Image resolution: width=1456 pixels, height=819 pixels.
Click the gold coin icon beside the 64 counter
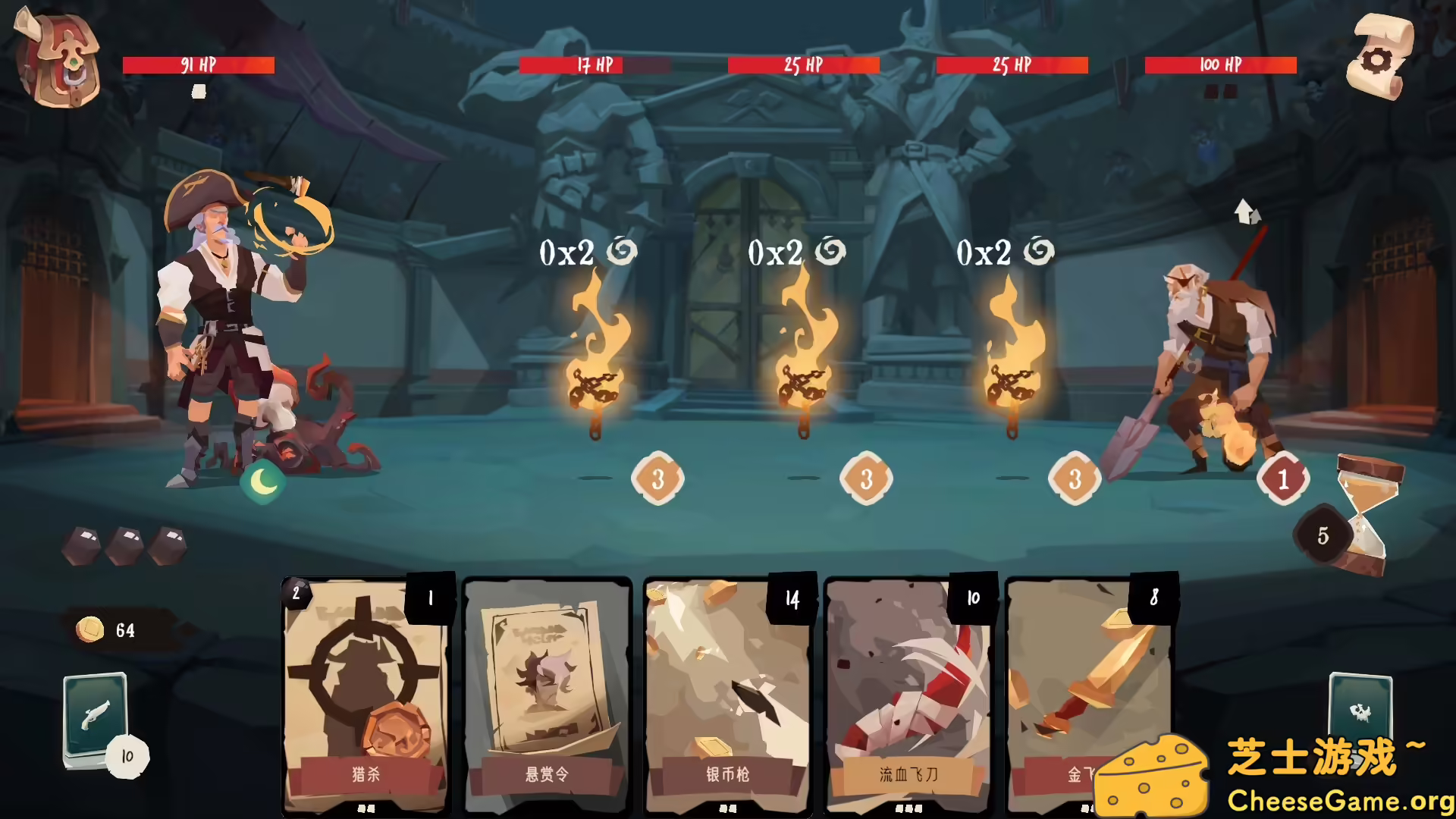89,628
